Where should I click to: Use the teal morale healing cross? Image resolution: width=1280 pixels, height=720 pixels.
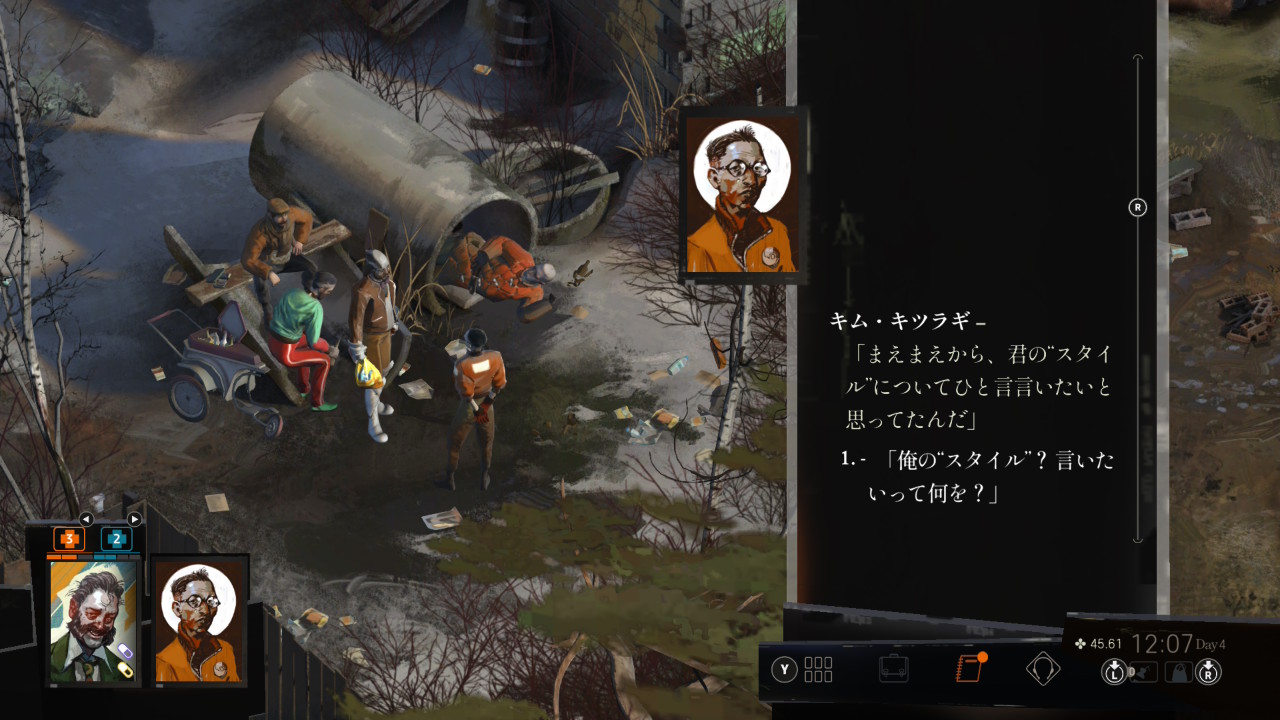(x=116, y=539)
